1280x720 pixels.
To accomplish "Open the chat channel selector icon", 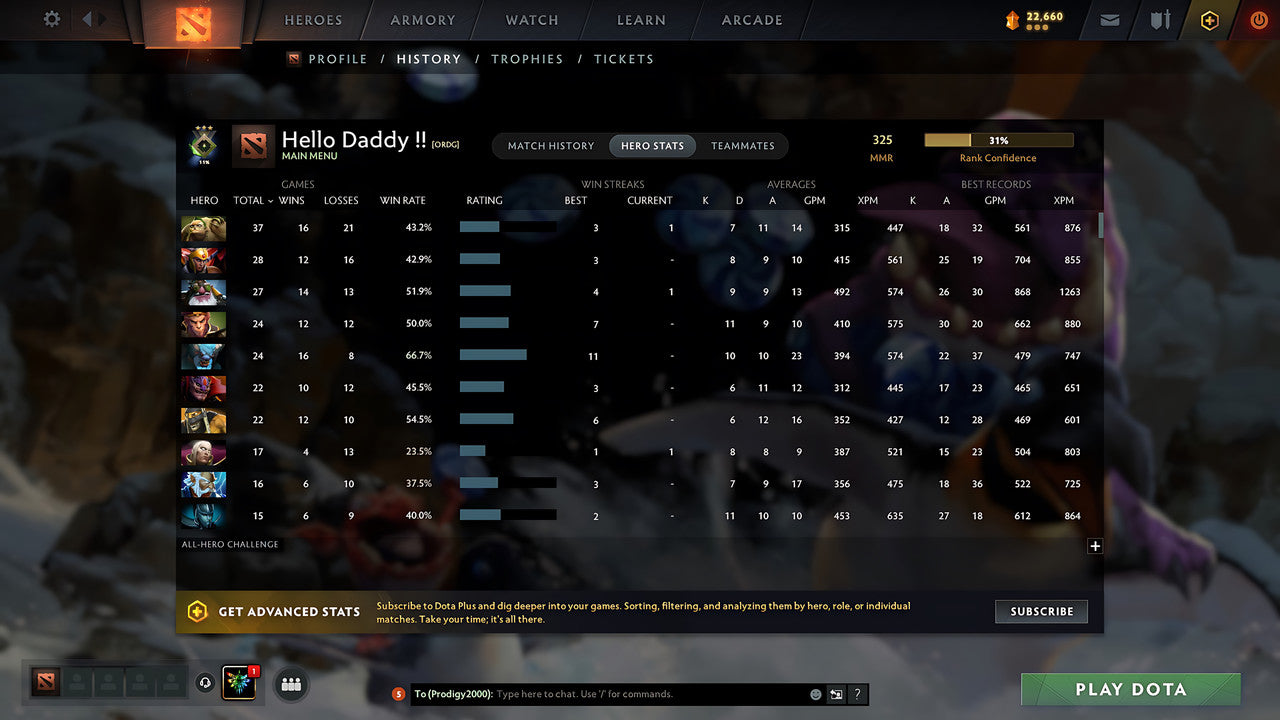I will [x=836, y=694].
